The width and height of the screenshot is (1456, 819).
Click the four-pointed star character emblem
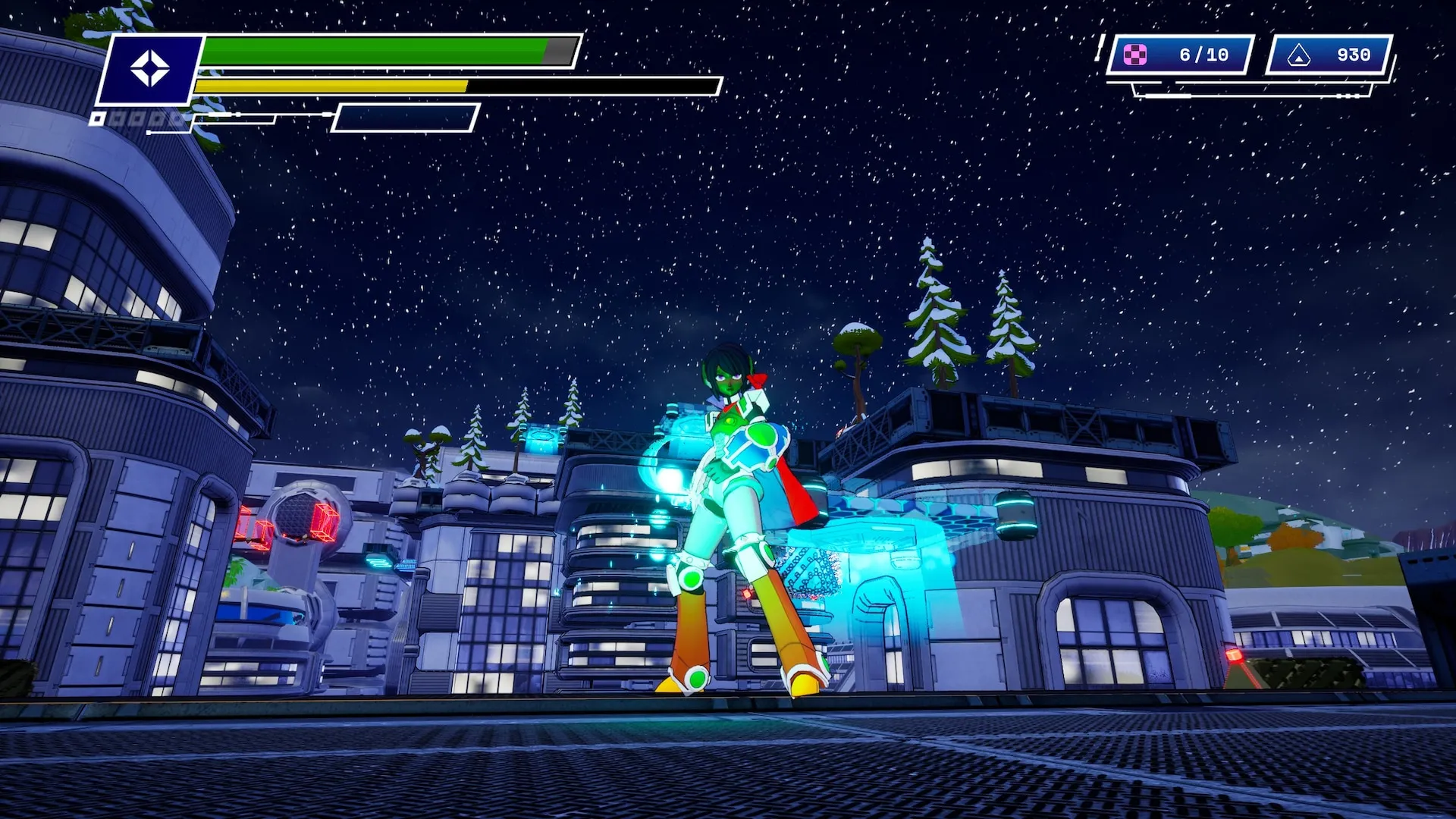click(150, 69)
